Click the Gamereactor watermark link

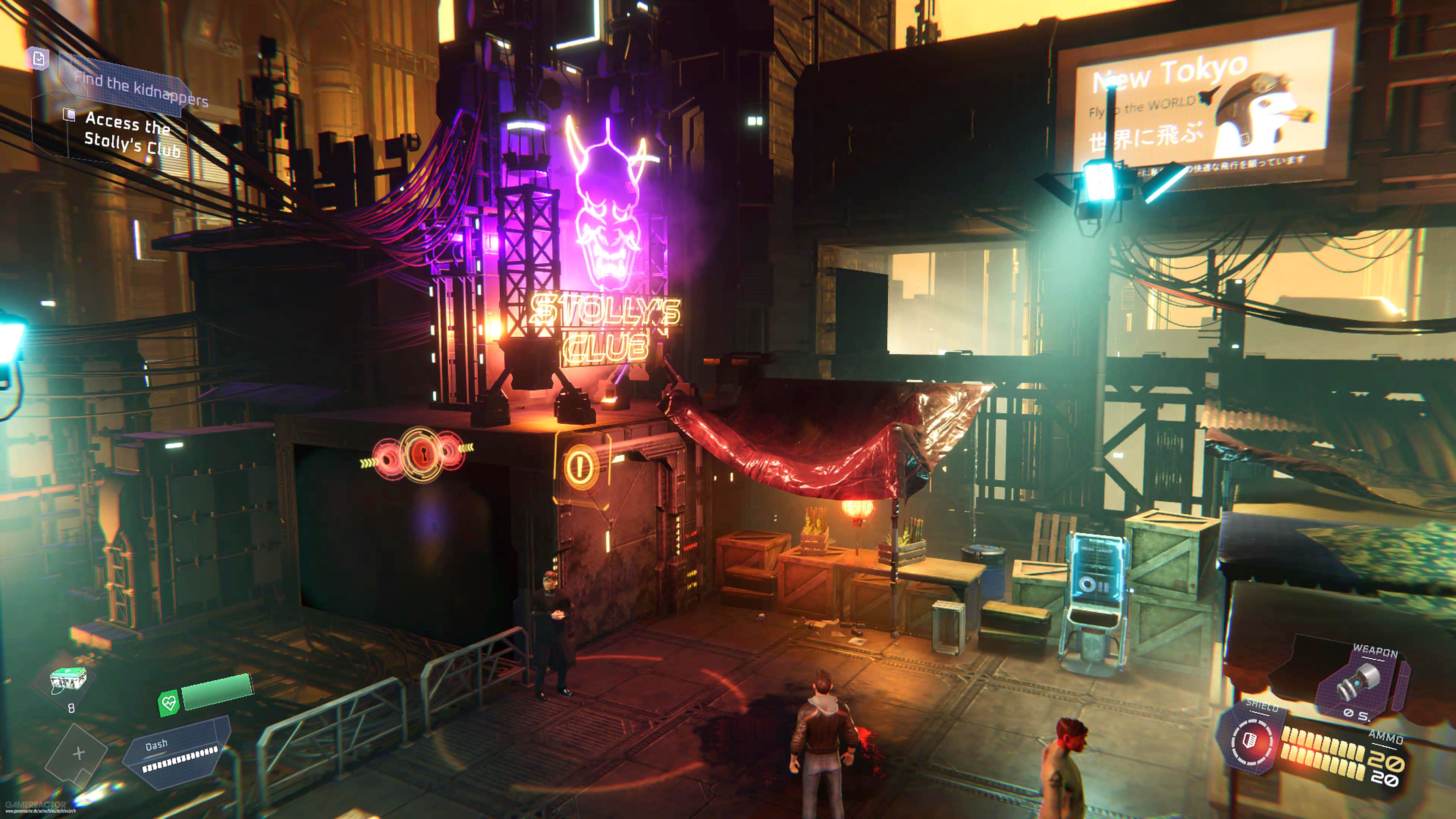(x=37, y=807)
